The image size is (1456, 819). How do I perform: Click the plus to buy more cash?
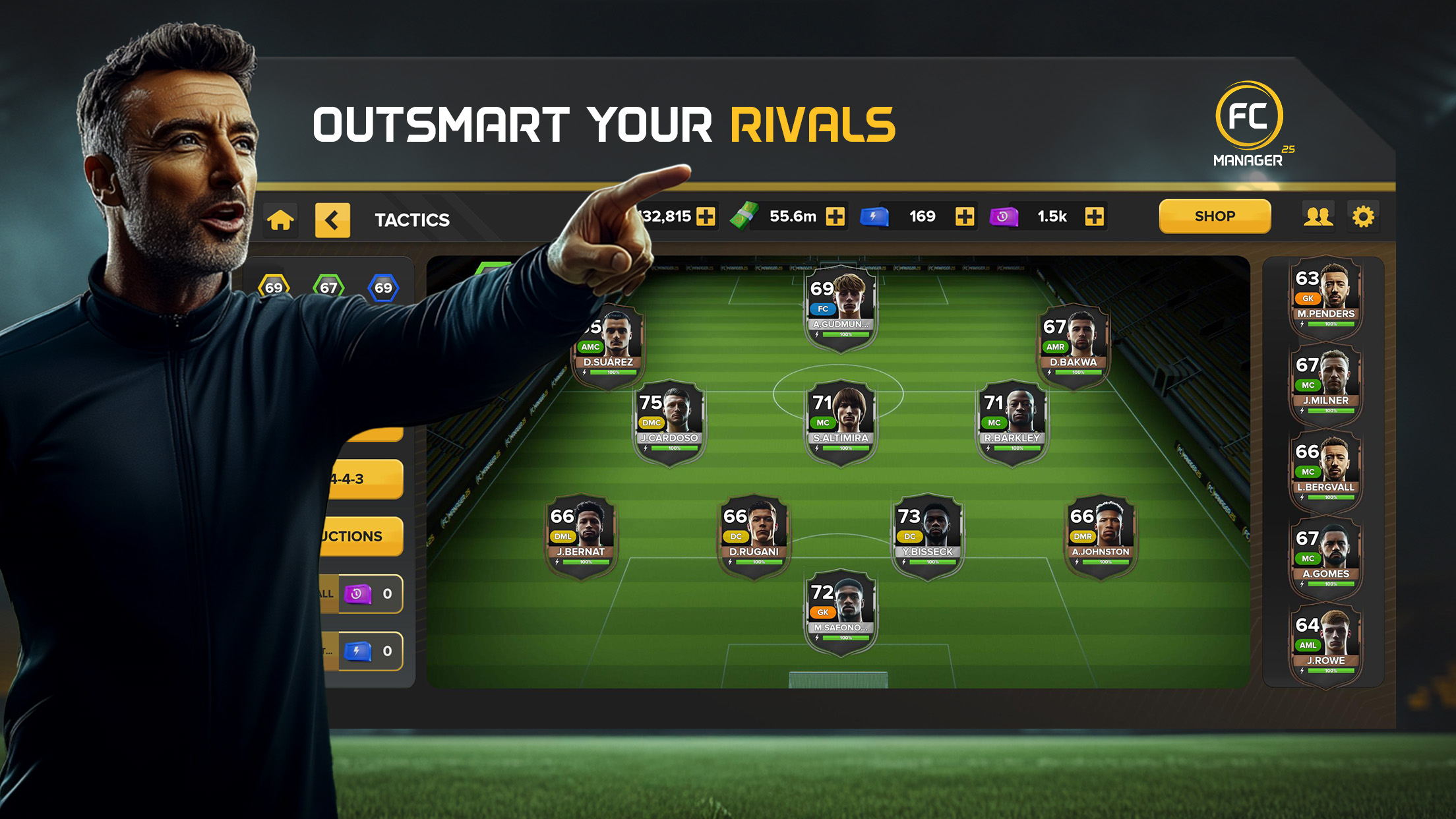tap(835, 216)
